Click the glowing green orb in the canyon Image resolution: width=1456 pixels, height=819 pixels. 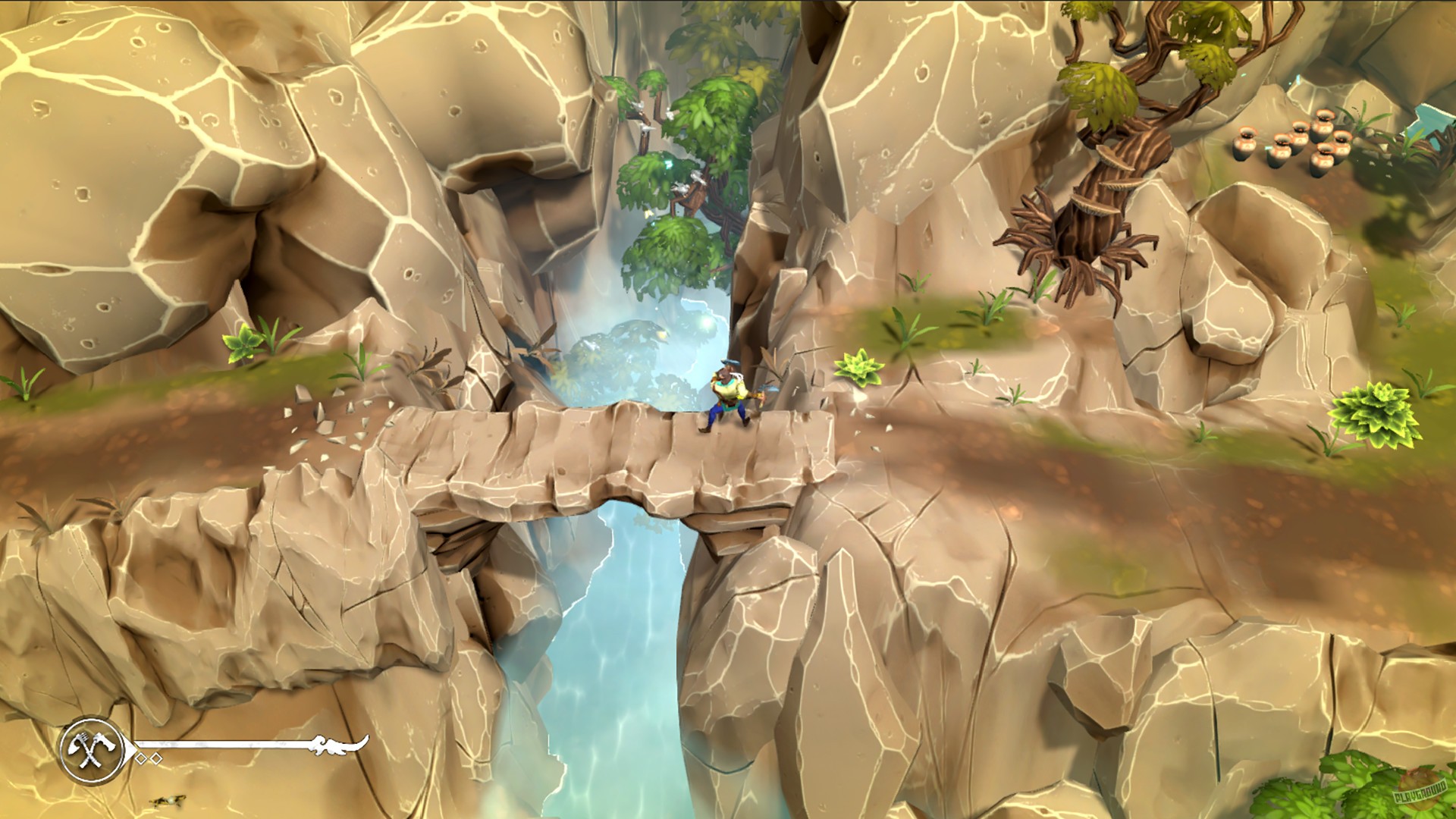pyautogui.click(x=706, y=324)
